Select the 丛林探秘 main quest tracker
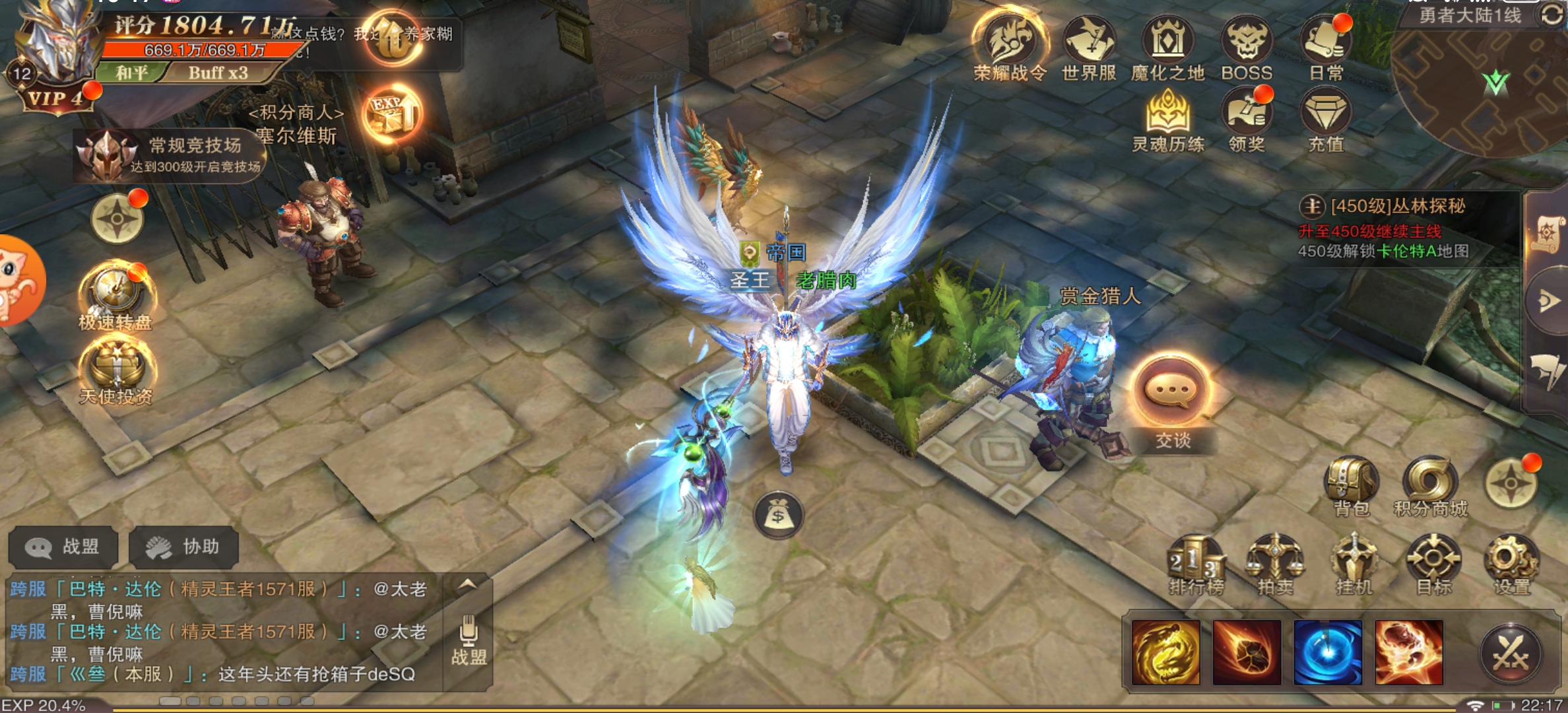This screenshot has width=1568, height=713. 1397,207
